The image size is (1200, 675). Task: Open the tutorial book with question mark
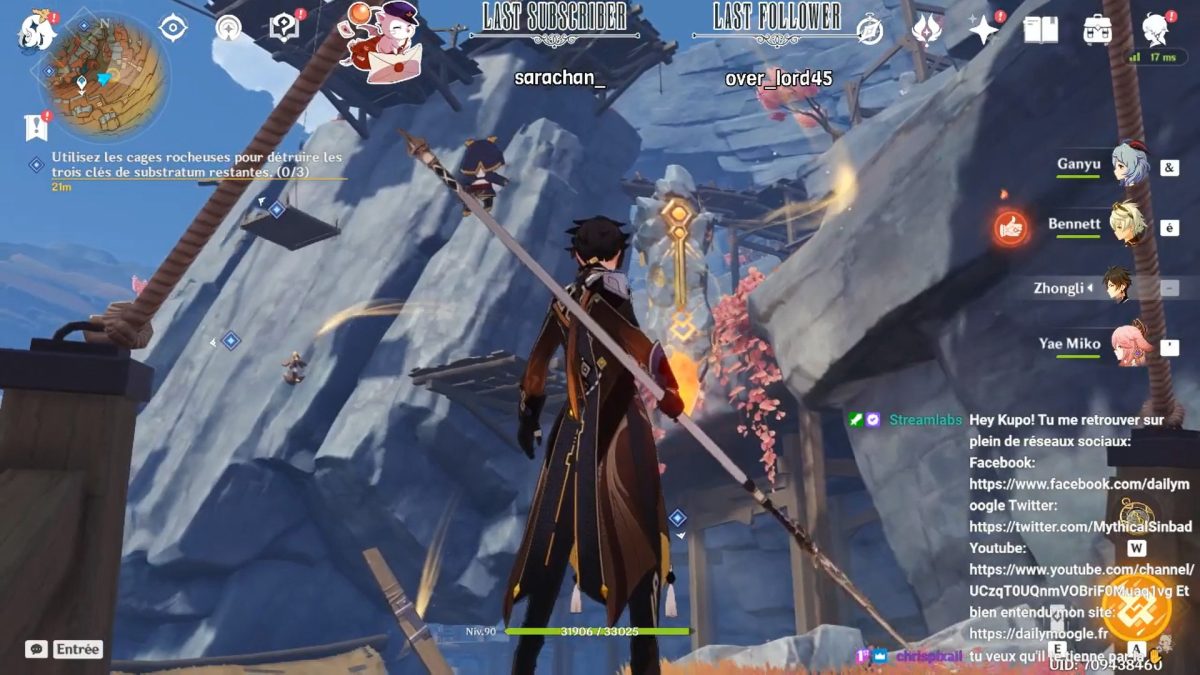click(x=285, y=28)
